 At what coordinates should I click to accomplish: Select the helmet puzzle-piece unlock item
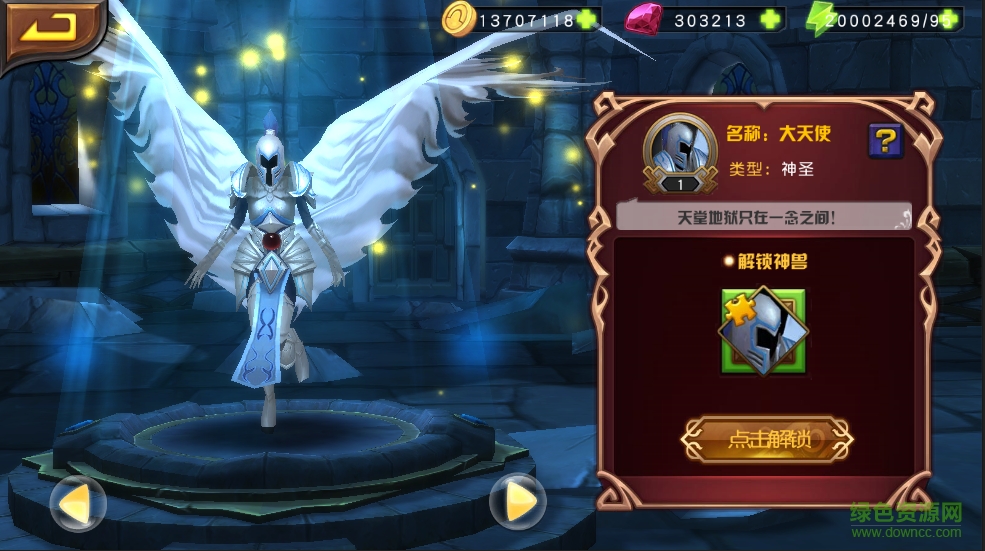pos(764,331)
